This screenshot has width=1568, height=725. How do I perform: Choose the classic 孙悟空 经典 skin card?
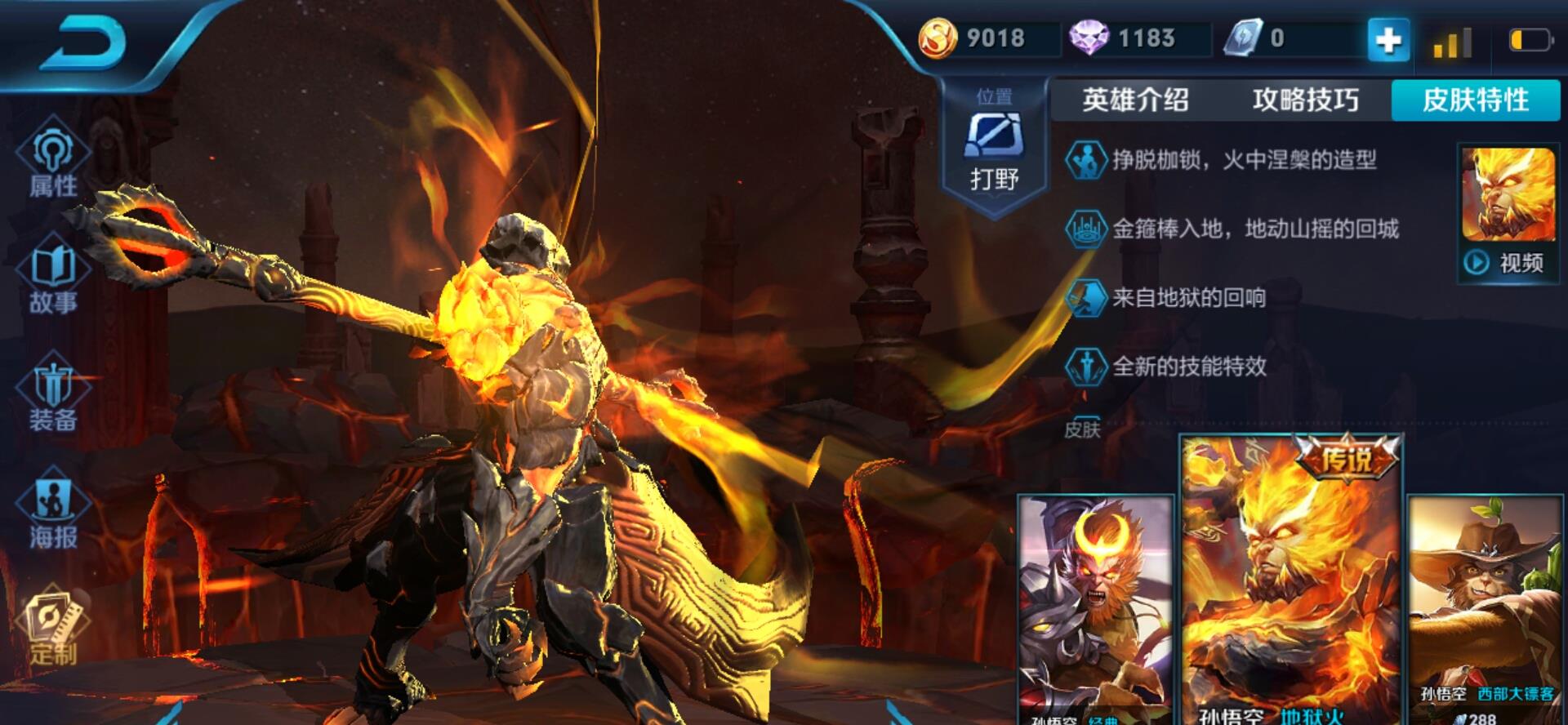(x=1094, y=608)
